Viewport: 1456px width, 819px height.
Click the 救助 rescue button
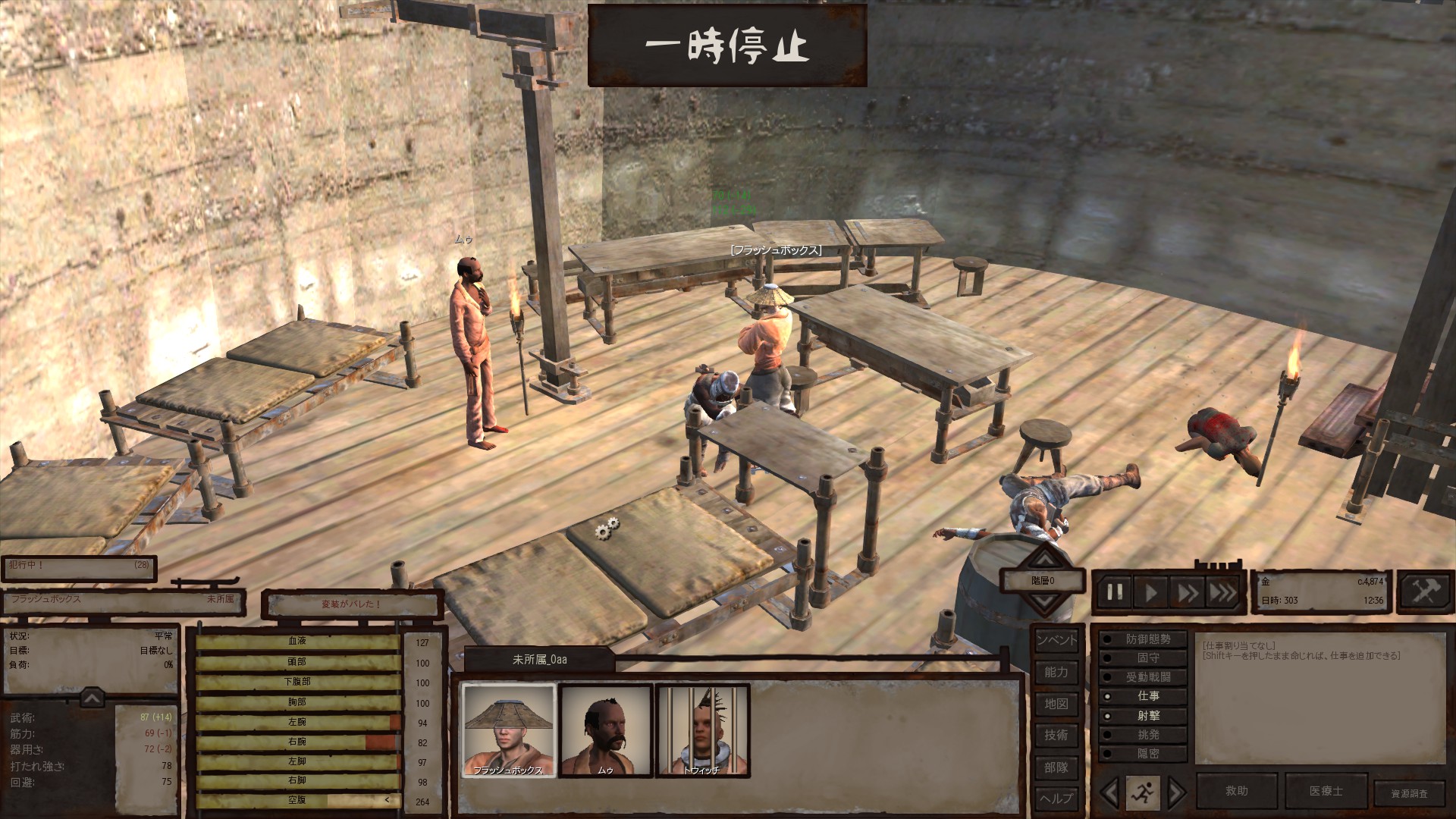(1237, 791)
